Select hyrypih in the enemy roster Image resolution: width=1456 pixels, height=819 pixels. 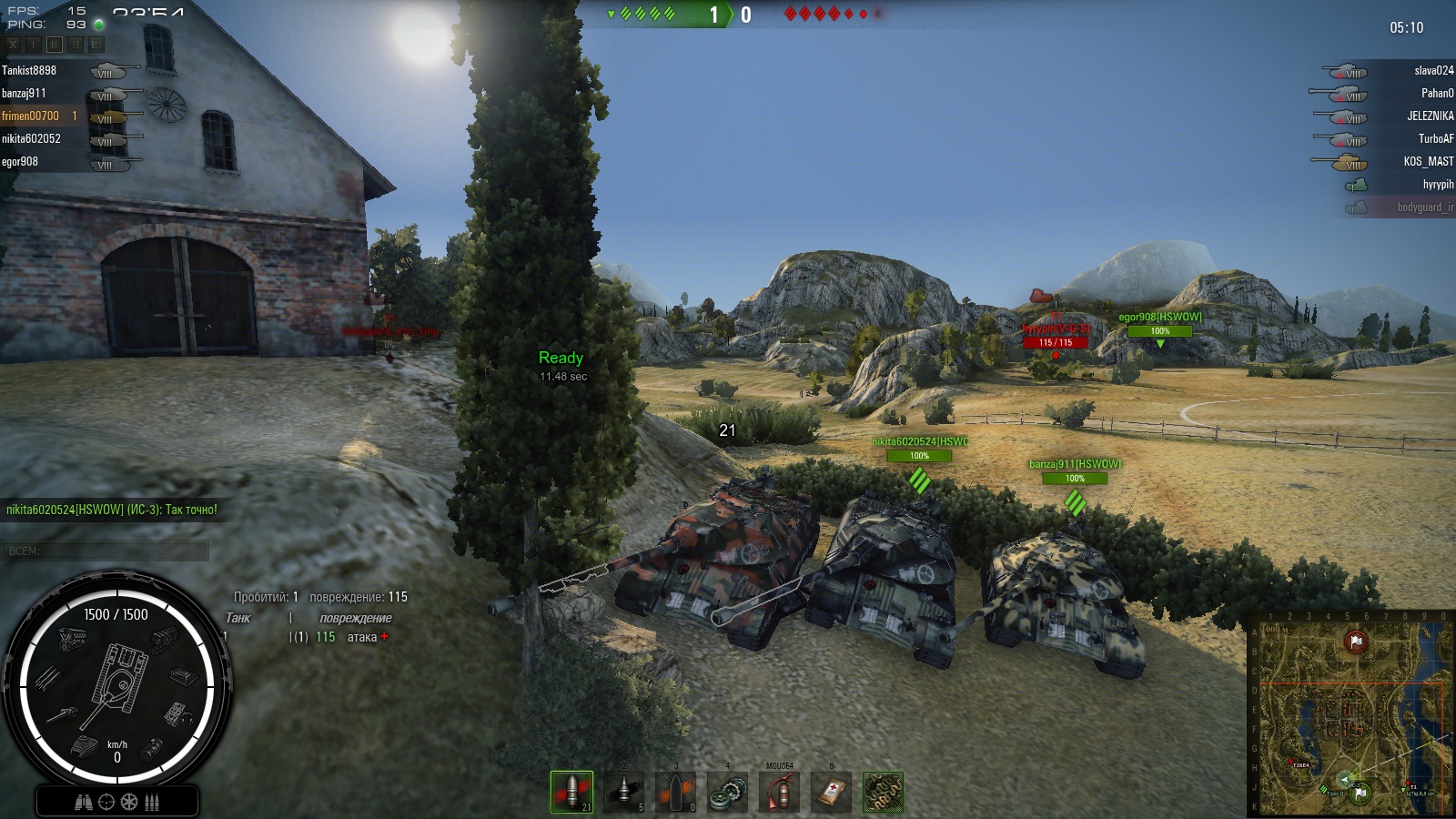click(x=1438, y=185)
